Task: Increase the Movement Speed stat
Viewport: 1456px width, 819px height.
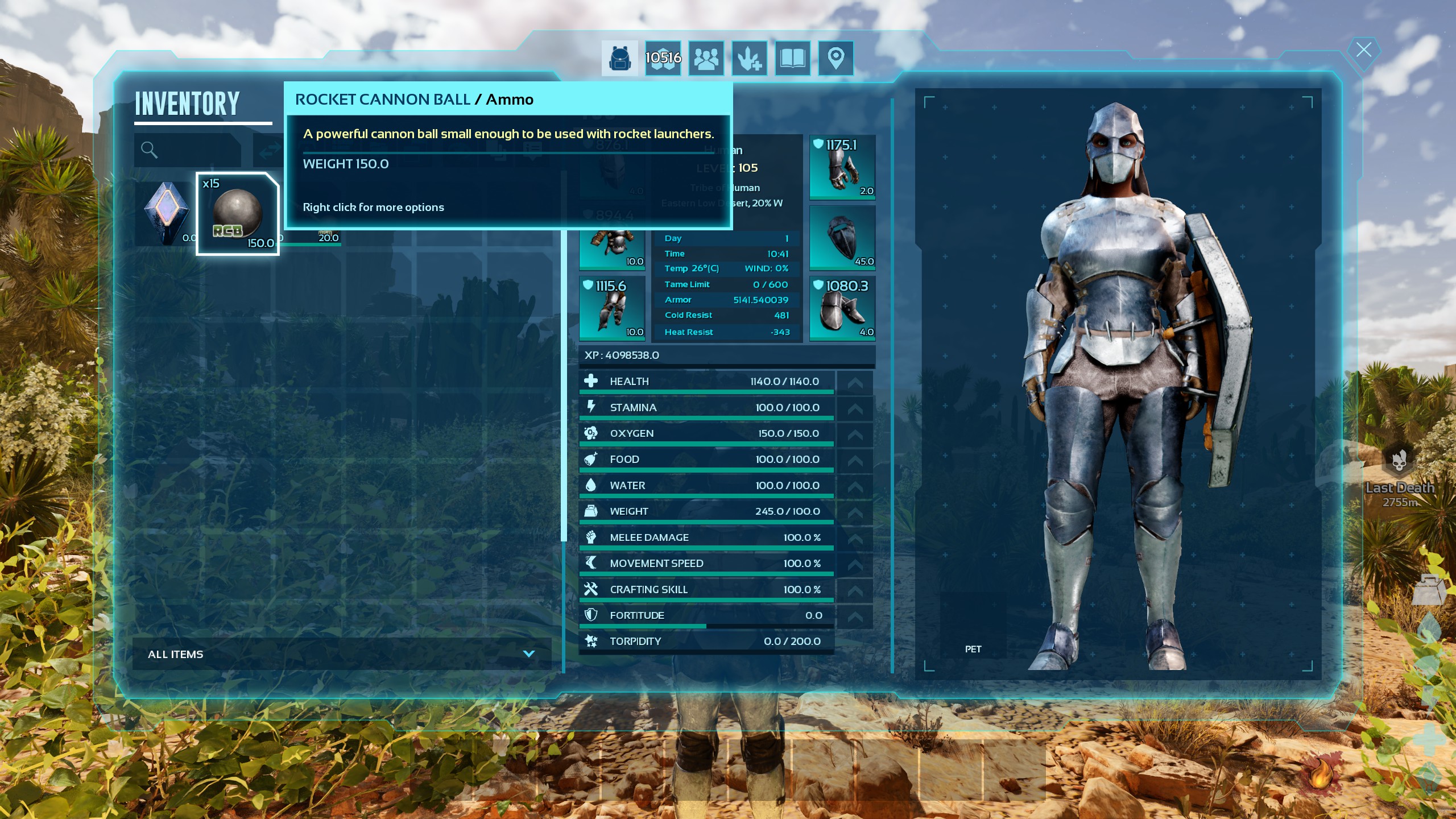Action: pos(855,564)
